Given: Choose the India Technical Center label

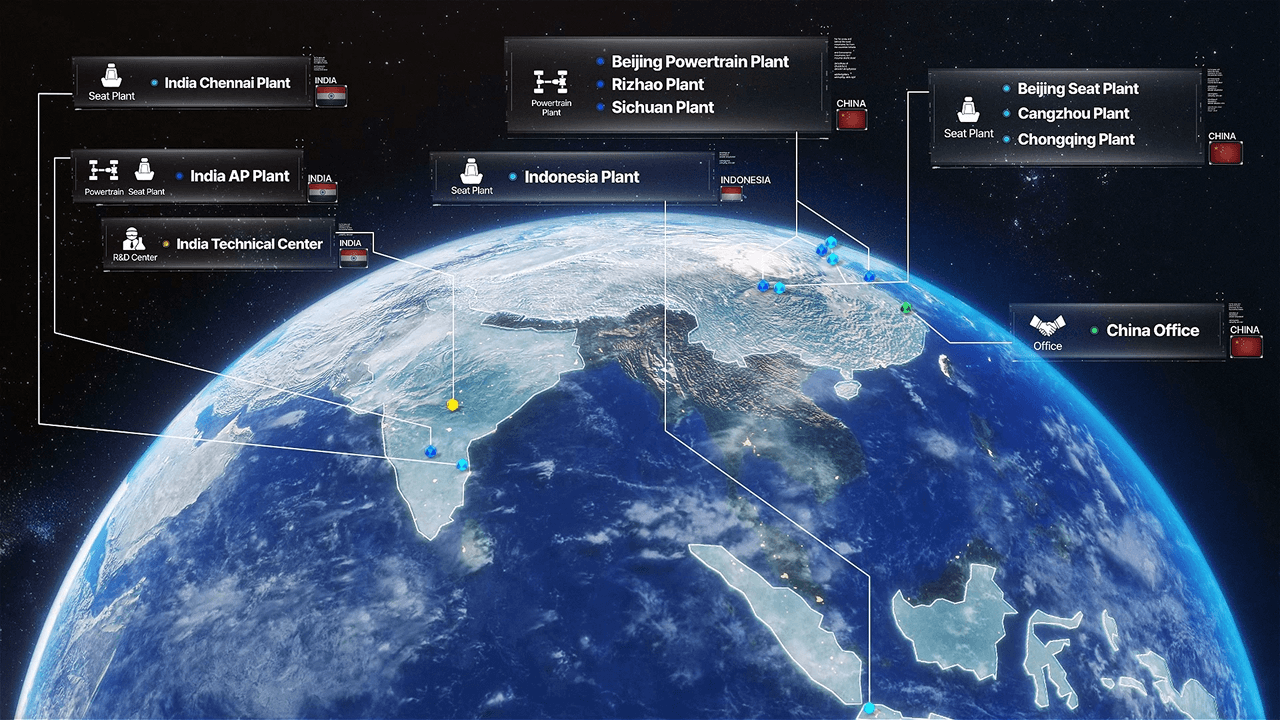Looking at the screenshot, I should [249, 244].
